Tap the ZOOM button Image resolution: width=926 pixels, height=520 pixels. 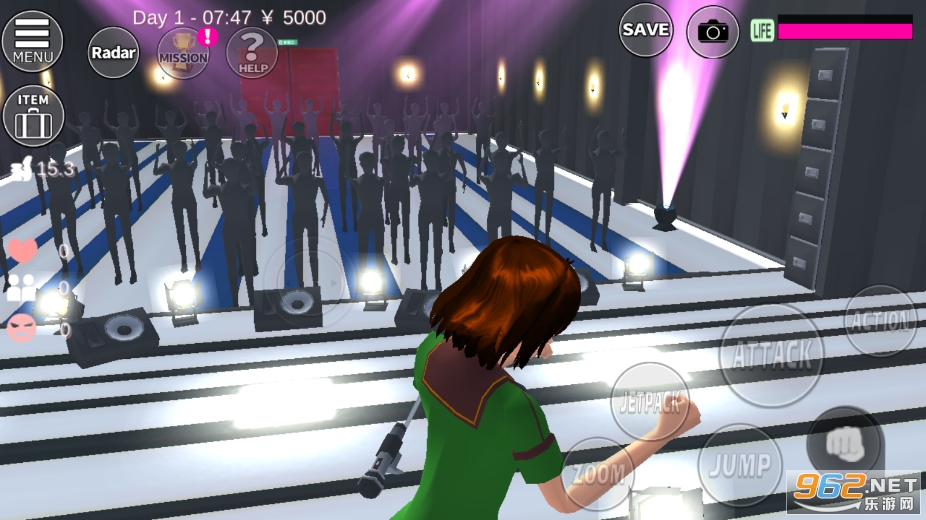click(x=598, y=473)
